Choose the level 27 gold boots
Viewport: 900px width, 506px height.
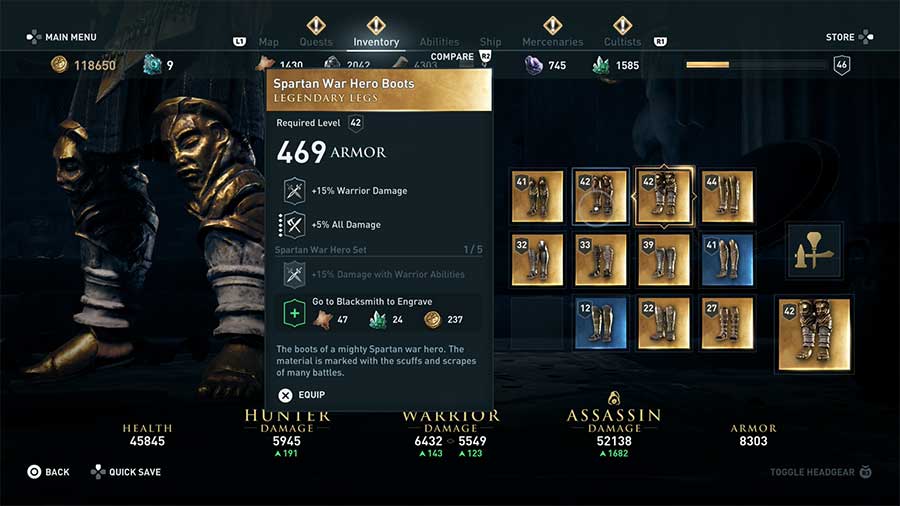pos(728,323)
